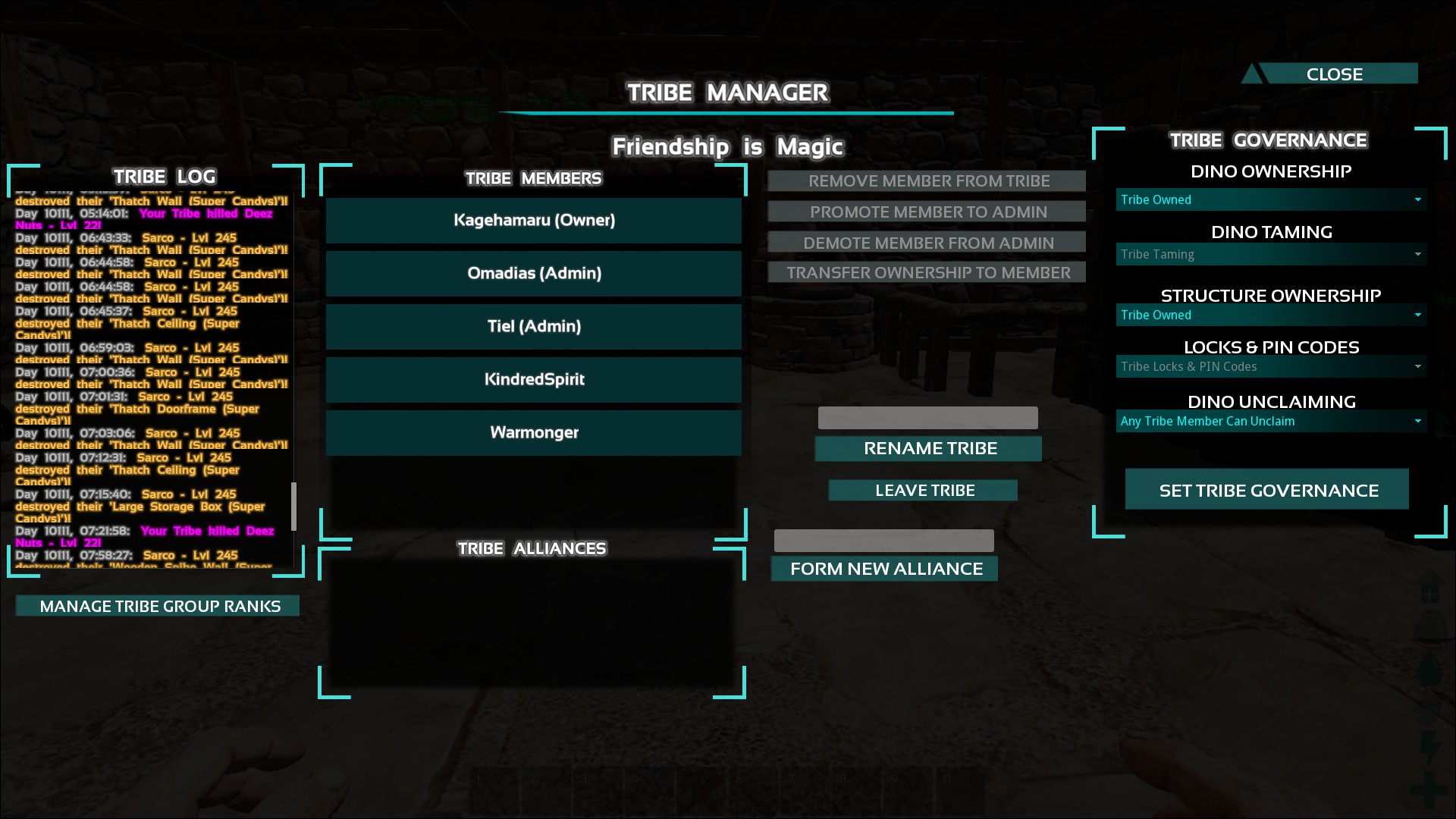Open Manage Tribe Group Ranks

click(158, 606)
